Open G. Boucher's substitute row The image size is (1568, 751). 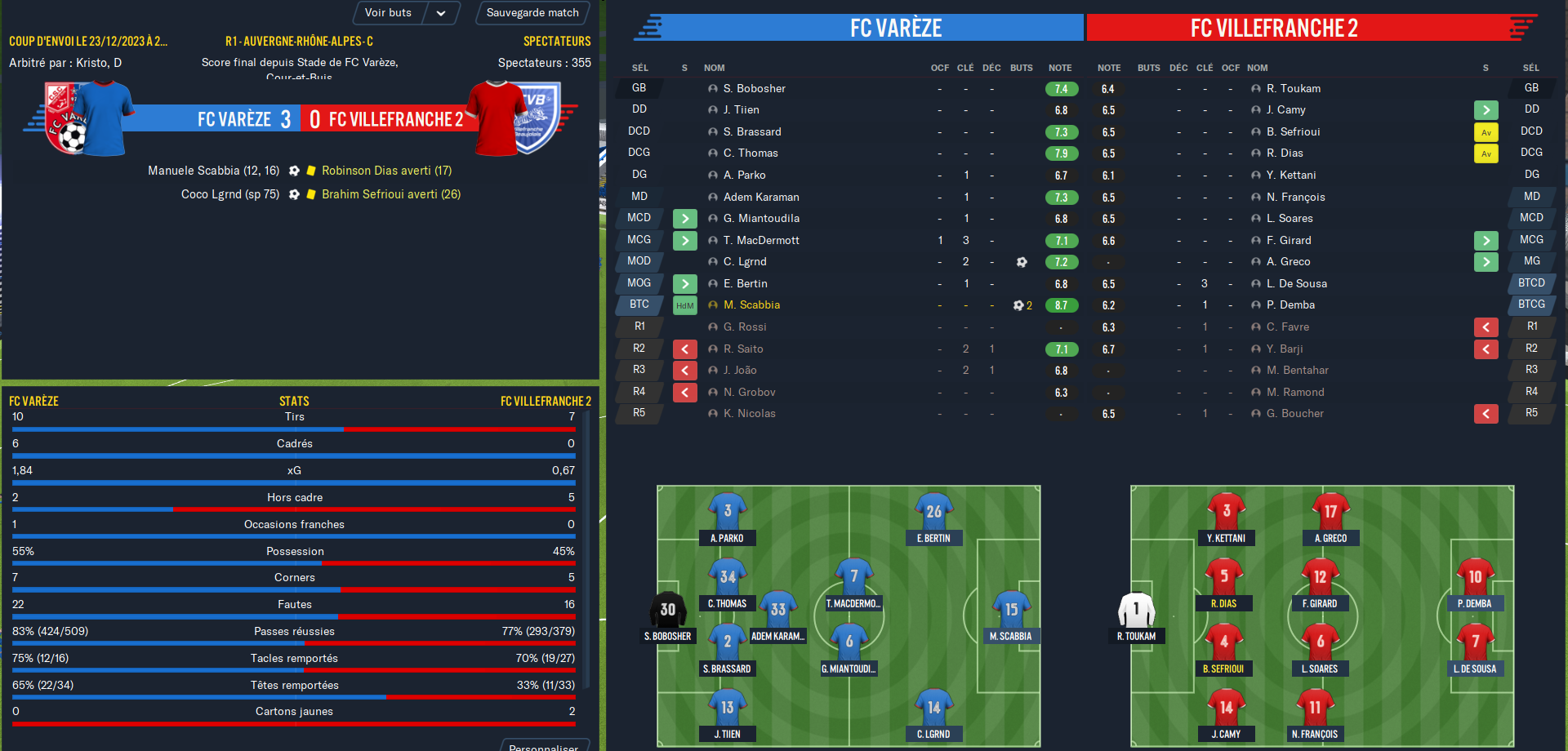coord(1294,414)
